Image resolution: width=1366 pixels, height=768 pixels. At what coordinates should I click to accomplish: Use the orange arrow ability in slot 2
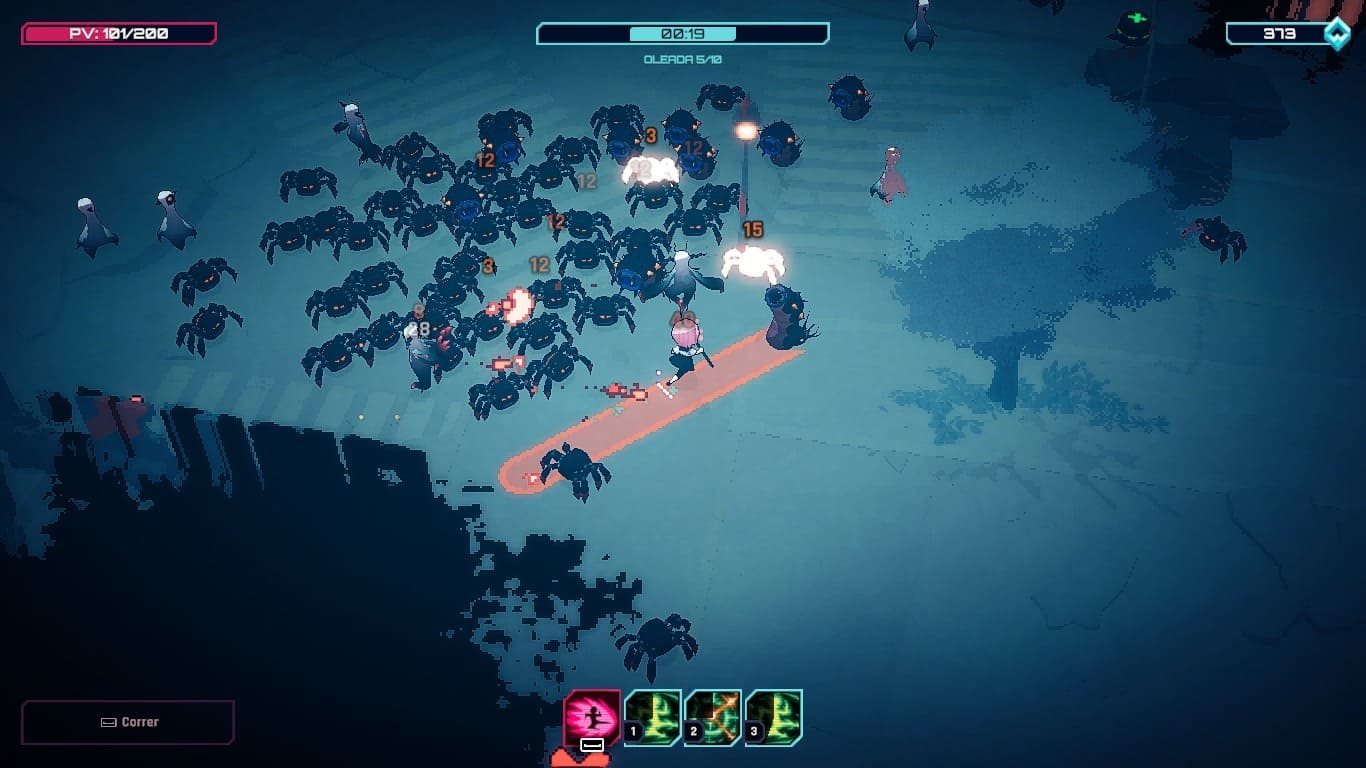[714, 716]
